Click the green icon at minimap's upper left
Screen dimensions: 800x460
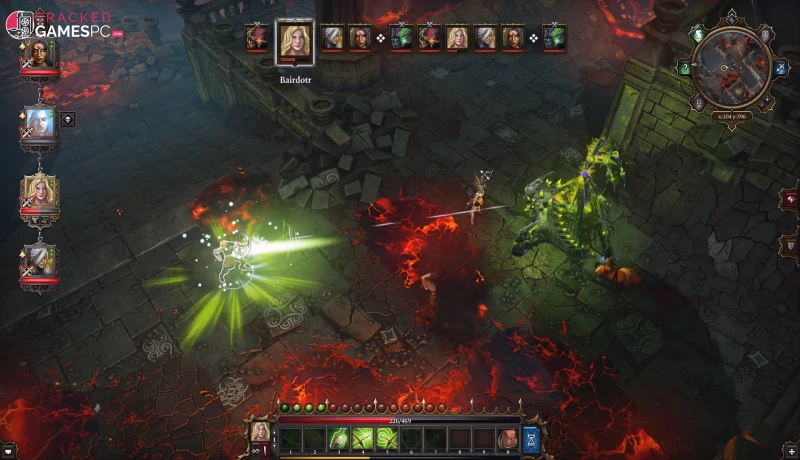point(697,33)
